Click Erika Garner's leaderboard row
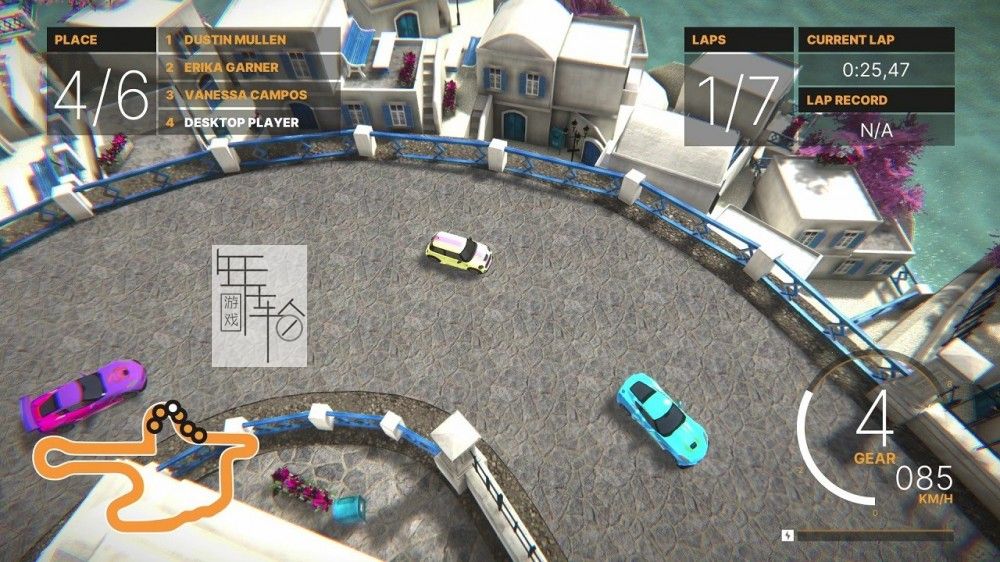 [x=248, y=68]
